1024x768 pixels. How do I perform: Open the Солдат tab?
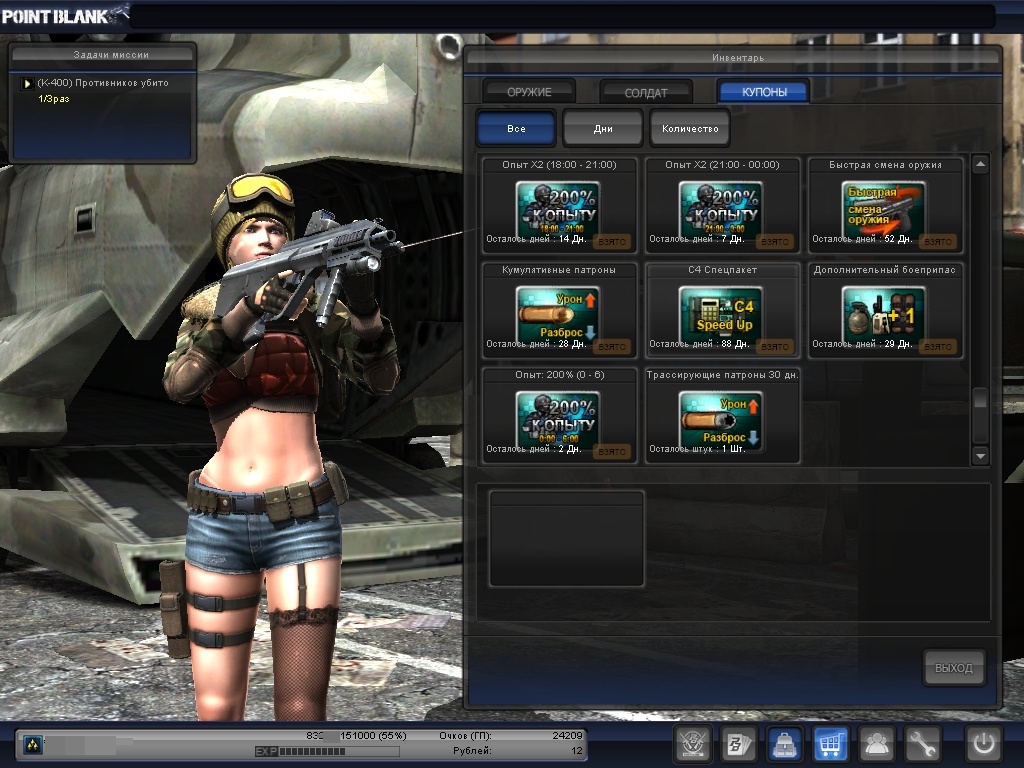(x=646, y=92)
